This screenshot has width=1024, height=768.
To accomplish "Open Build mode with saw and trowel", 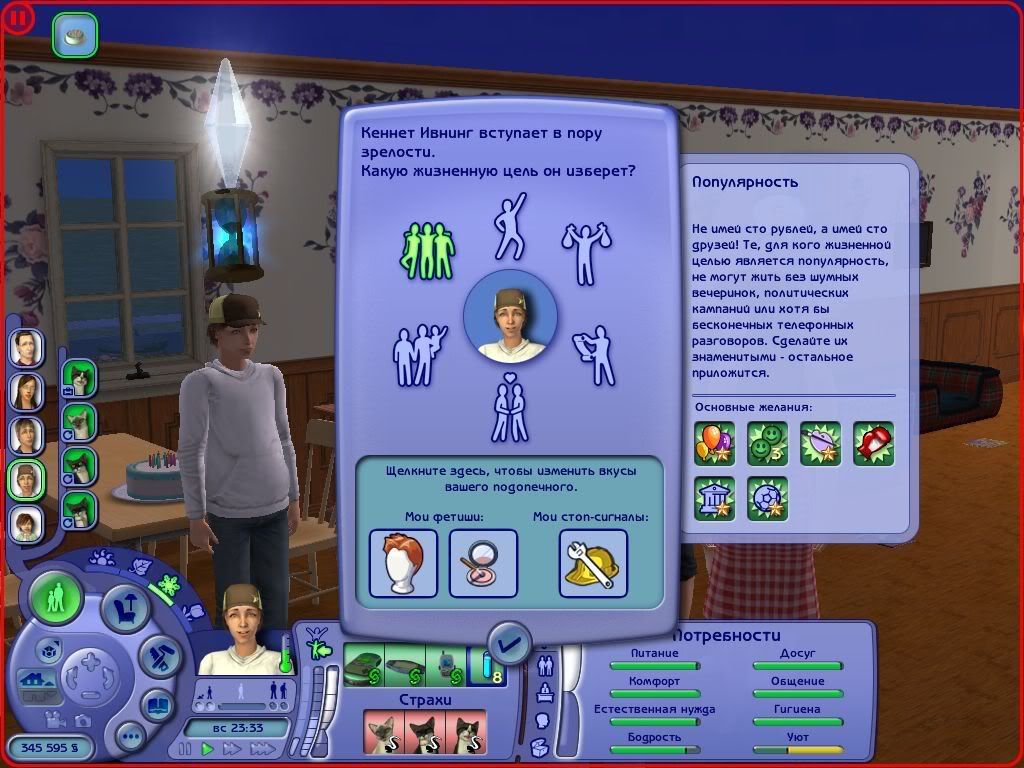I will (158, 658).
